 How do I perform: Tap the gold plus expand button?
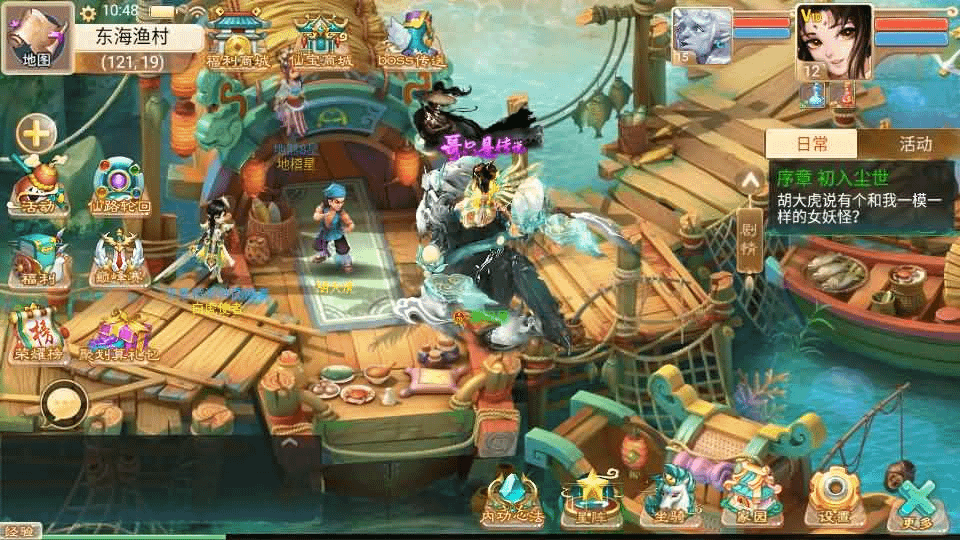[x=36, y=133]
